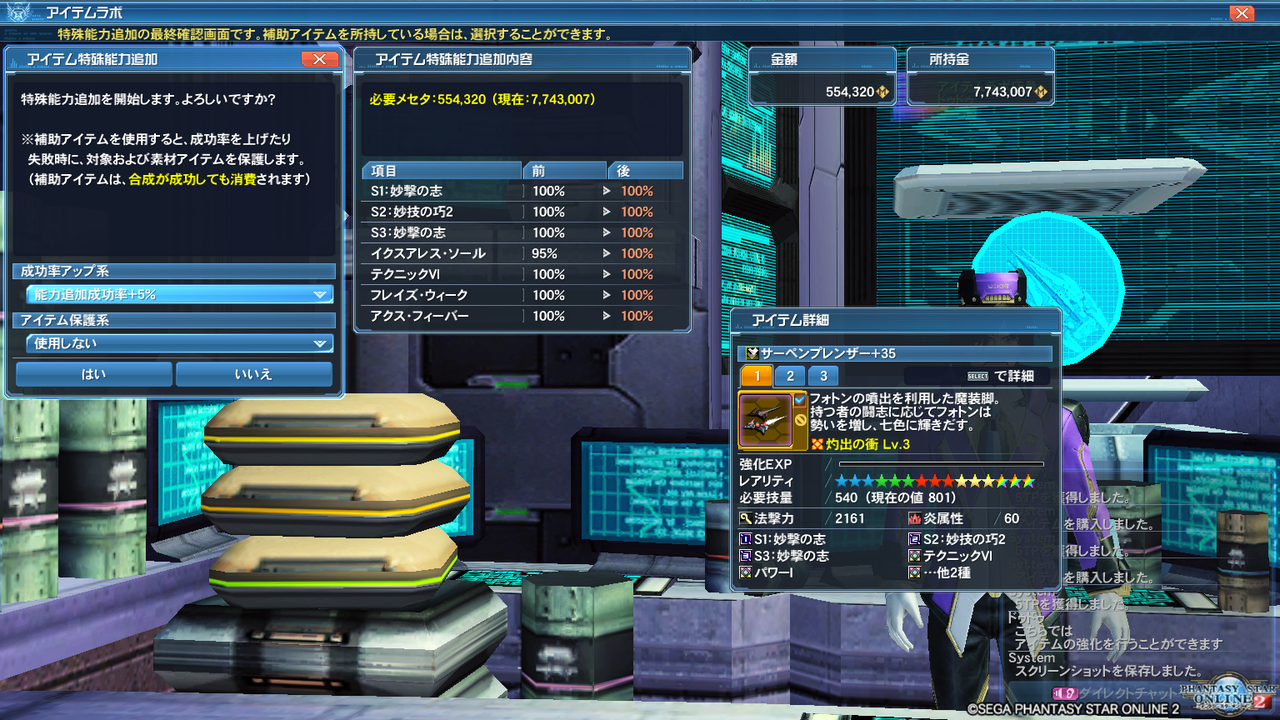Click the 灼出の衝 potential icon
This screenshot has height=720, width=1280.
(x=816, y=442)
